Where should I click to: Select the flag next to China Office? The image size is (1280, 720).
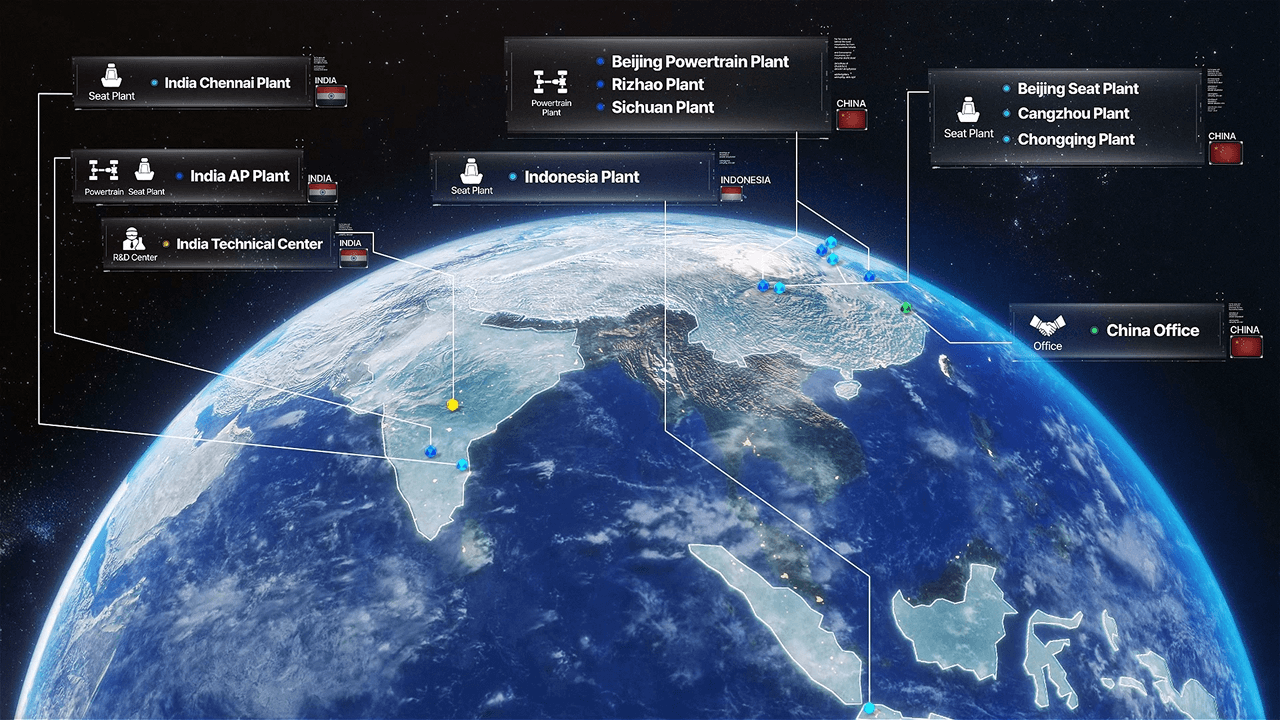[1246, 346]
